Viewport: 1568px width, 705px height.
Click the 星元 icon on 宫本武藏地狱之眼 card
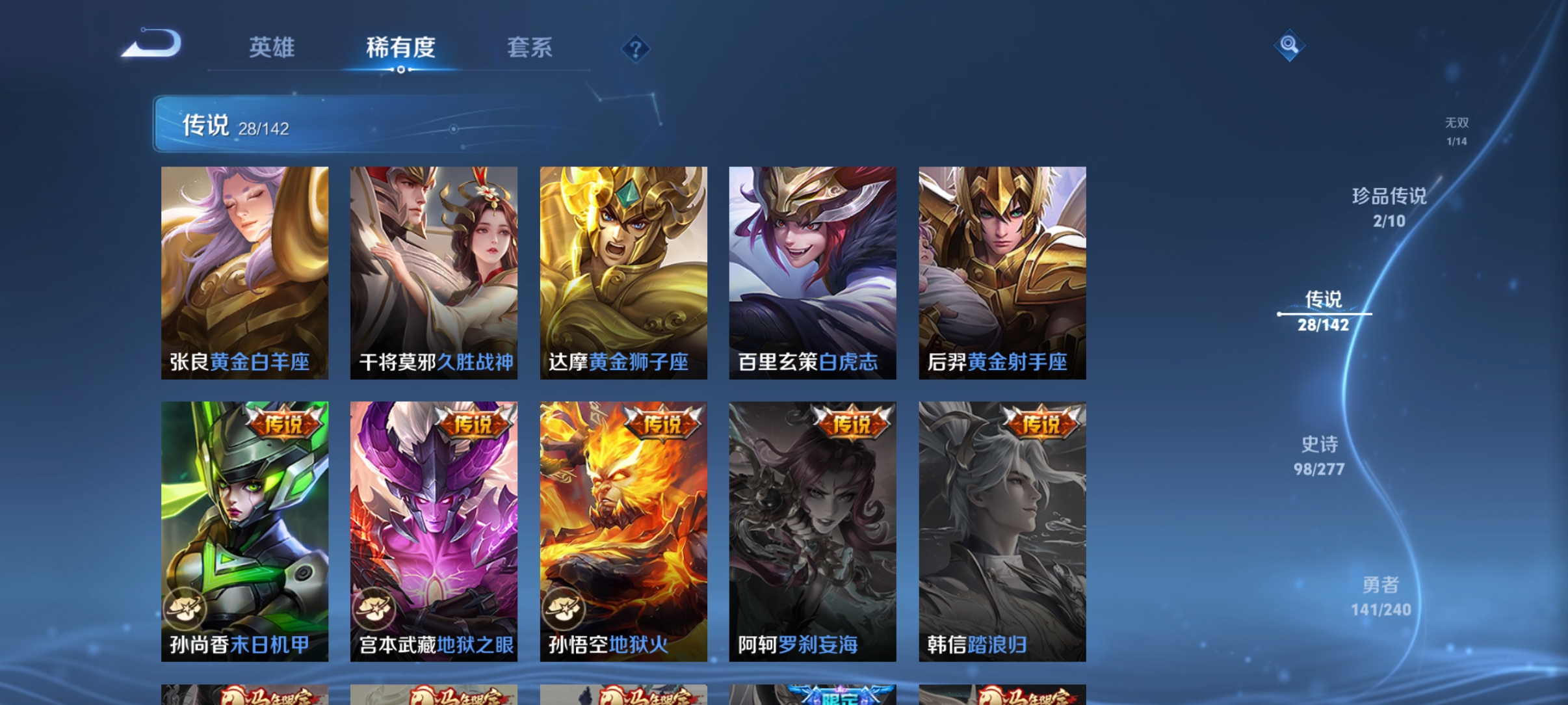click(374, 607)
